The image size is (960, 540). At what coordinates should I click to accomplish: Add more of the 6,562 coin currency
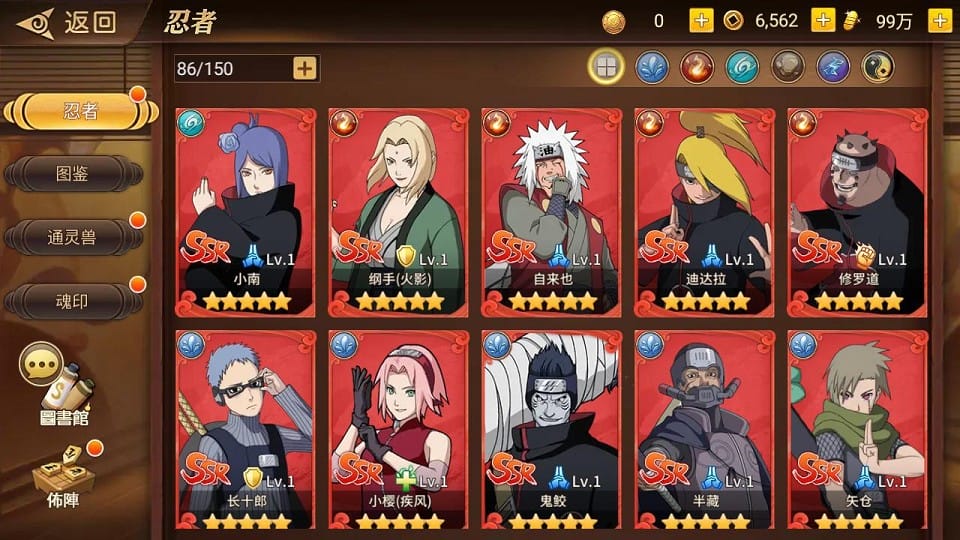(823, 21)
